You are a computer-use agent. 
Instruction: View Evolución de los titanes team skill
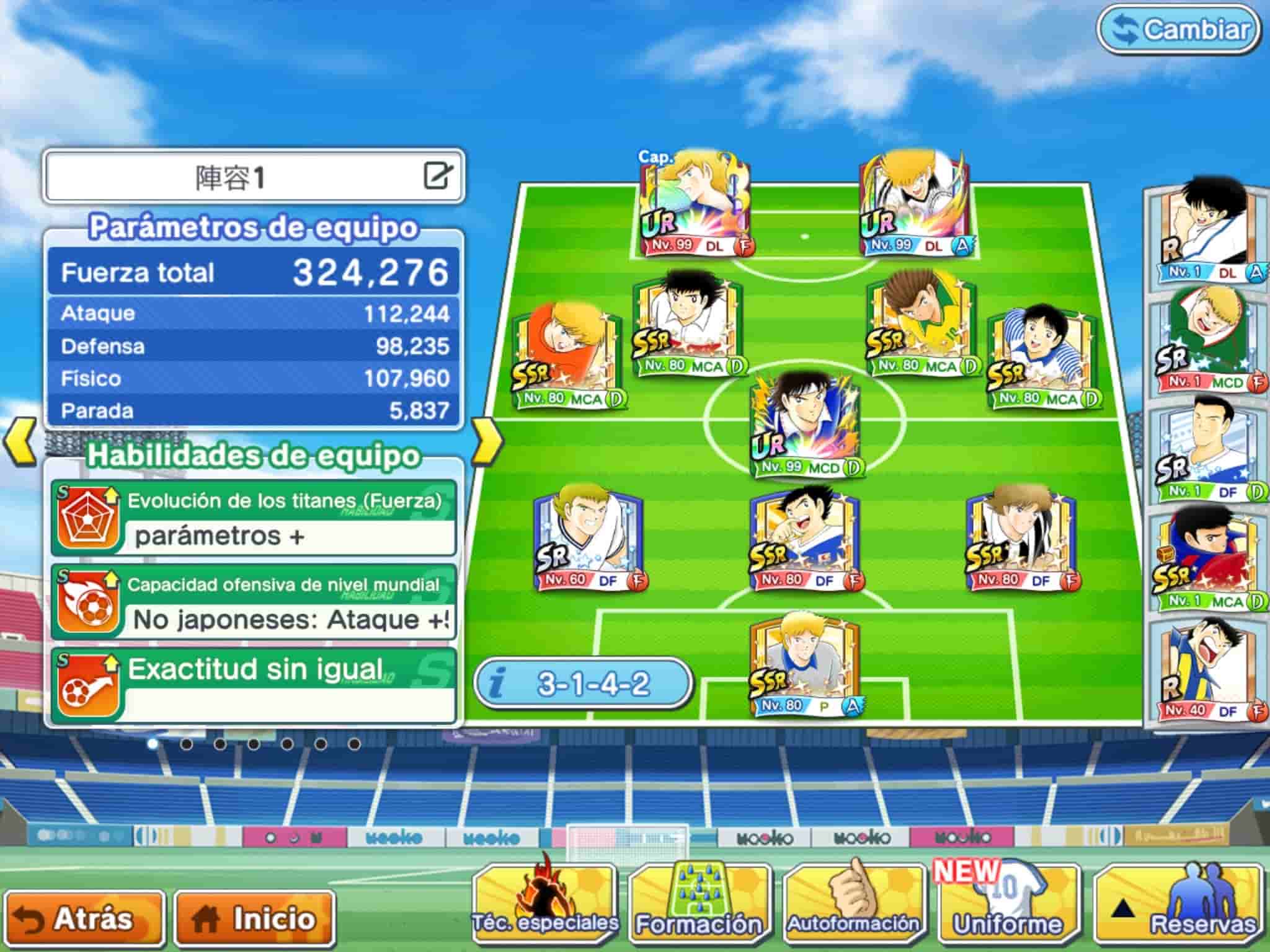pos(254,518)
